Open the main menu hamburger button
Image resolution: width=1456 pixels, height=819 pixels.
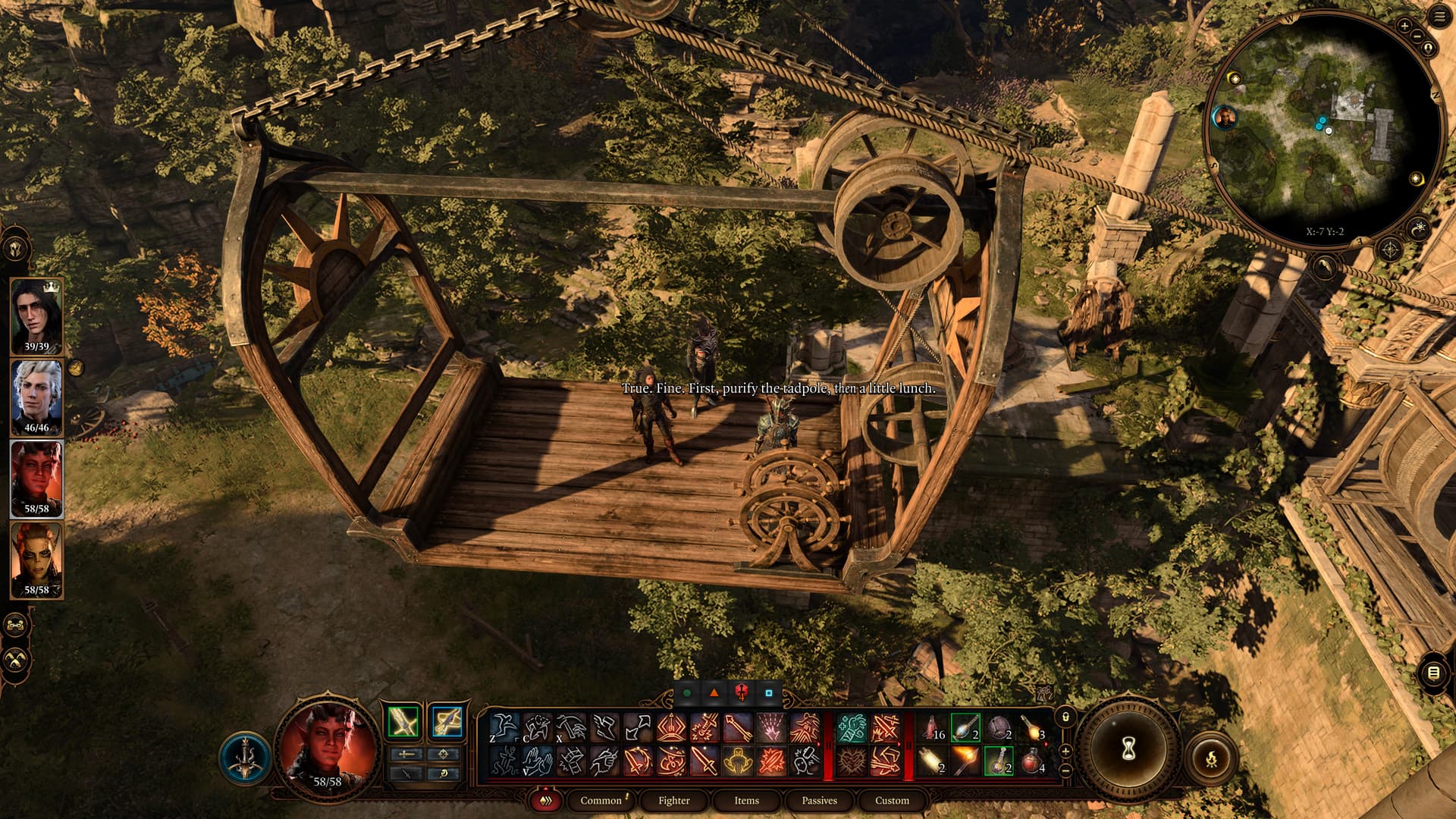pos(1439,17)
